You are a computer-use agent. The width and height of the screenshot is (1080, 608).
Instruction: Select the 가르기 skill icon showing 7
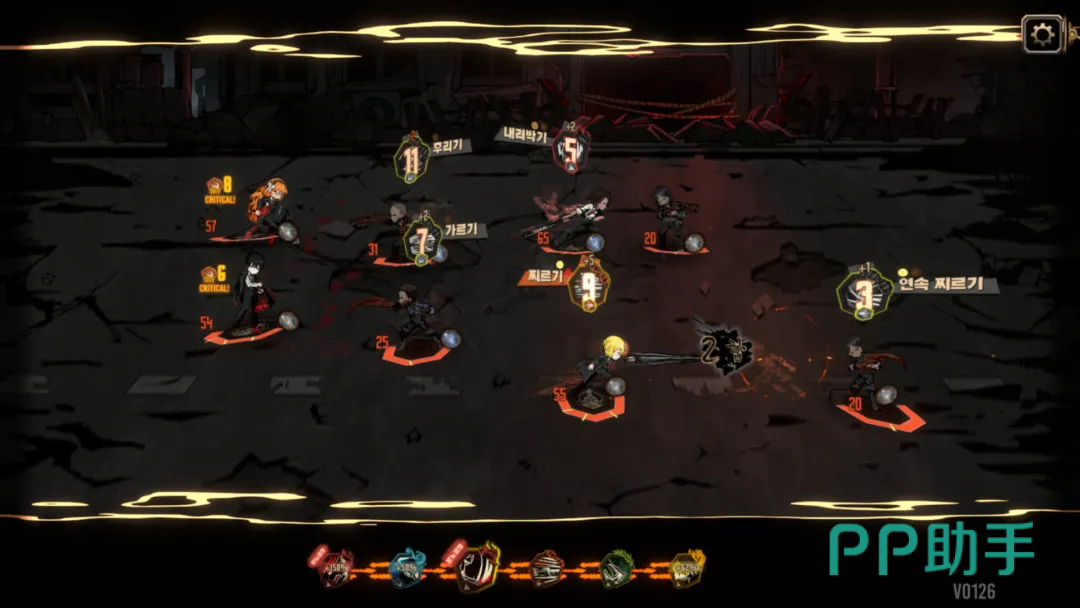(423, 241)
